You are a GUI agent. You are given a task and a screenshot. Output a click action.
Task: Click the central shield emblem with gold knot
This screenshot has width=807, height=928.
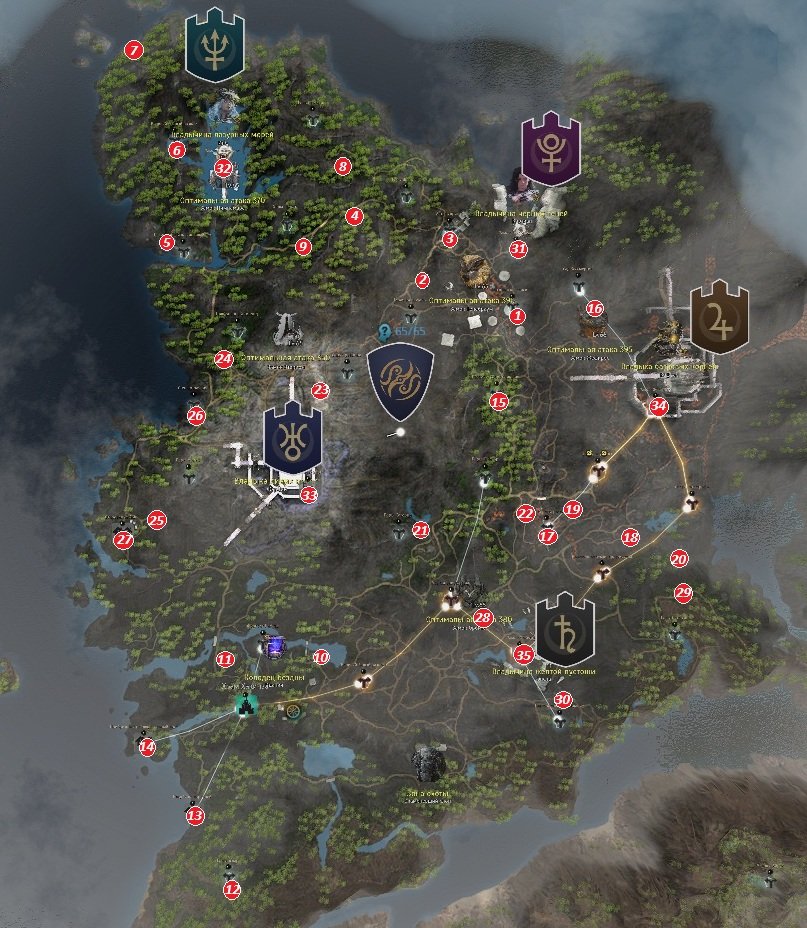pos(402,376)
